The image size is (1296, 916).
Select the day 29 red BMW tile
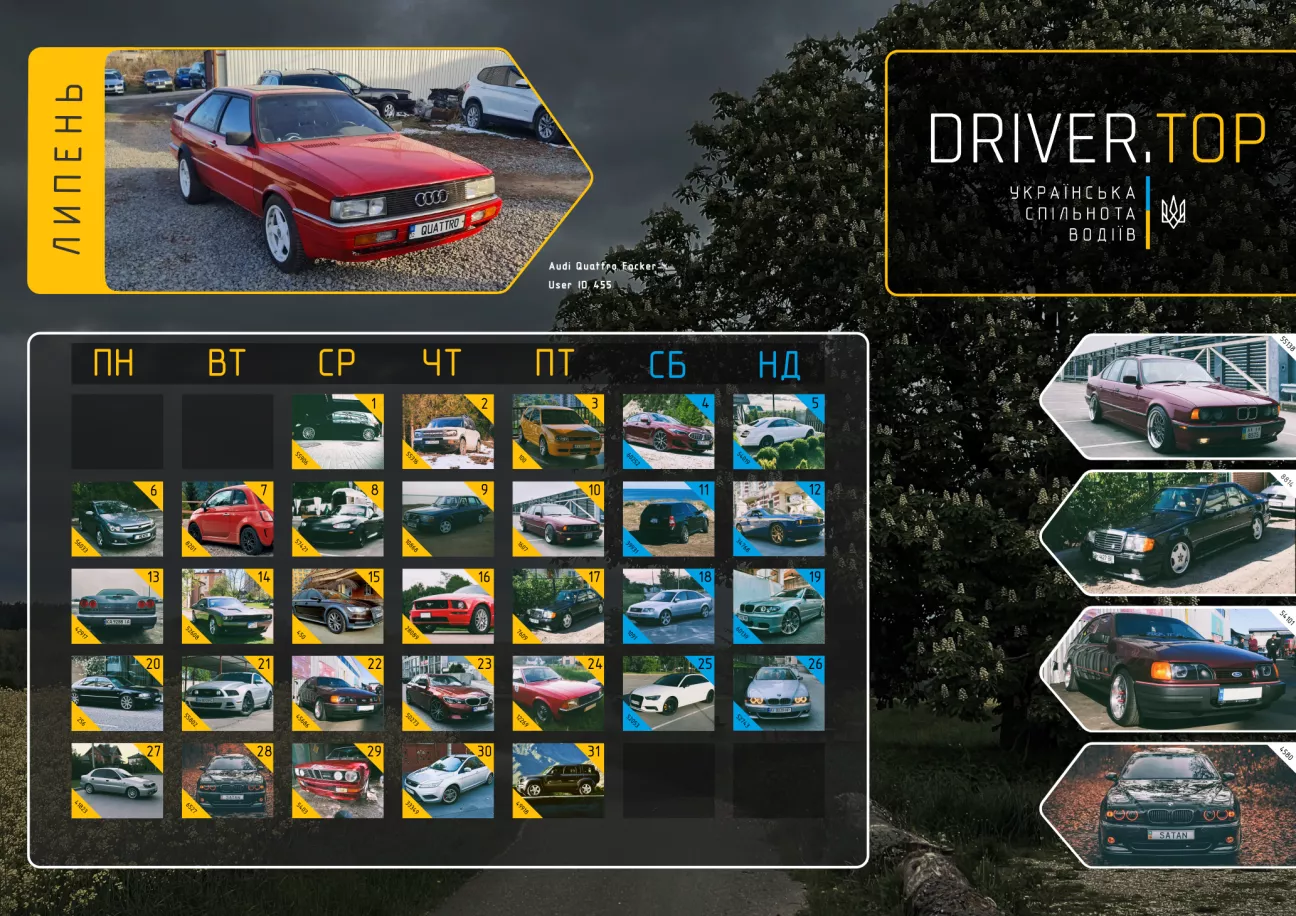337,780
